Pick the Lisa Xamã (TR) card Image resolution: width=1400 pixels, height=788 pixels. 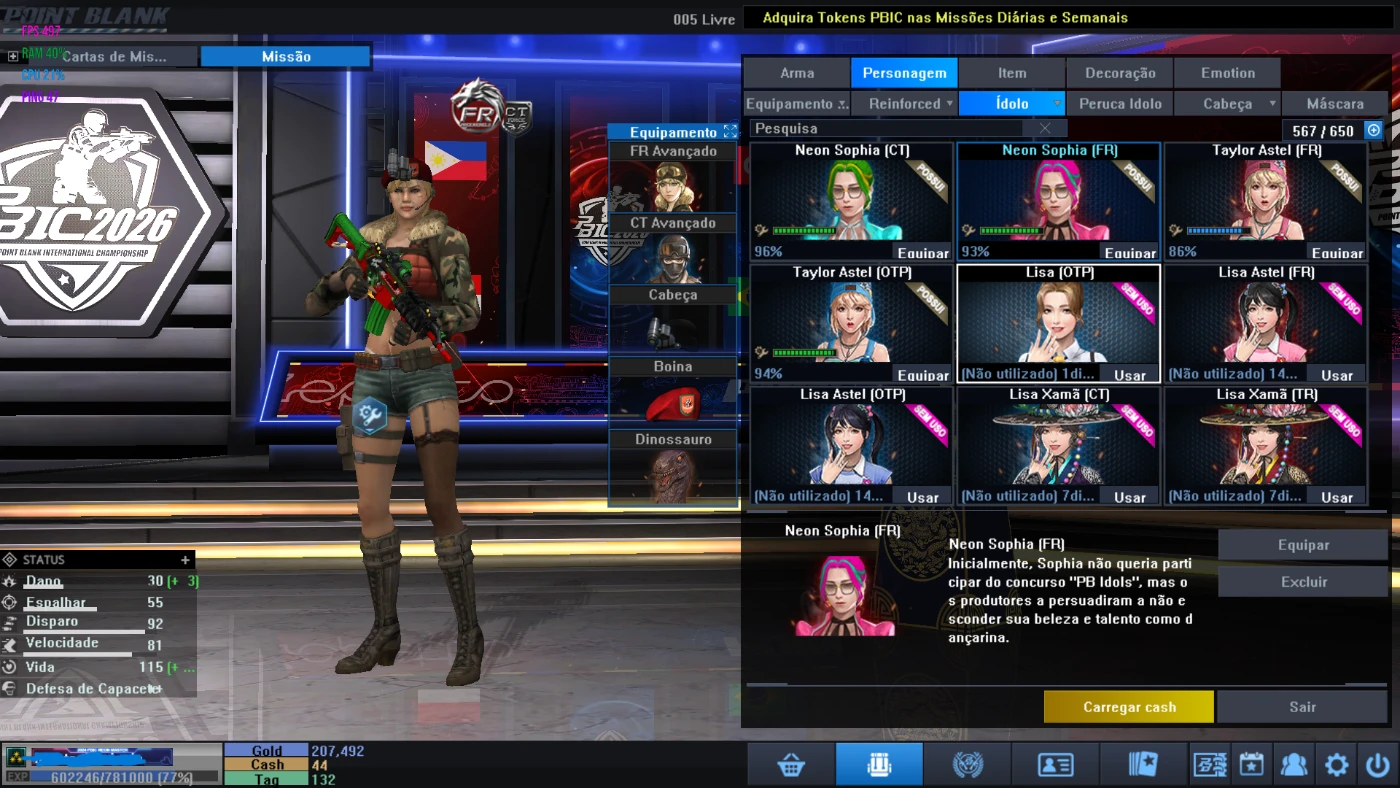click(x=1265, y=445)
